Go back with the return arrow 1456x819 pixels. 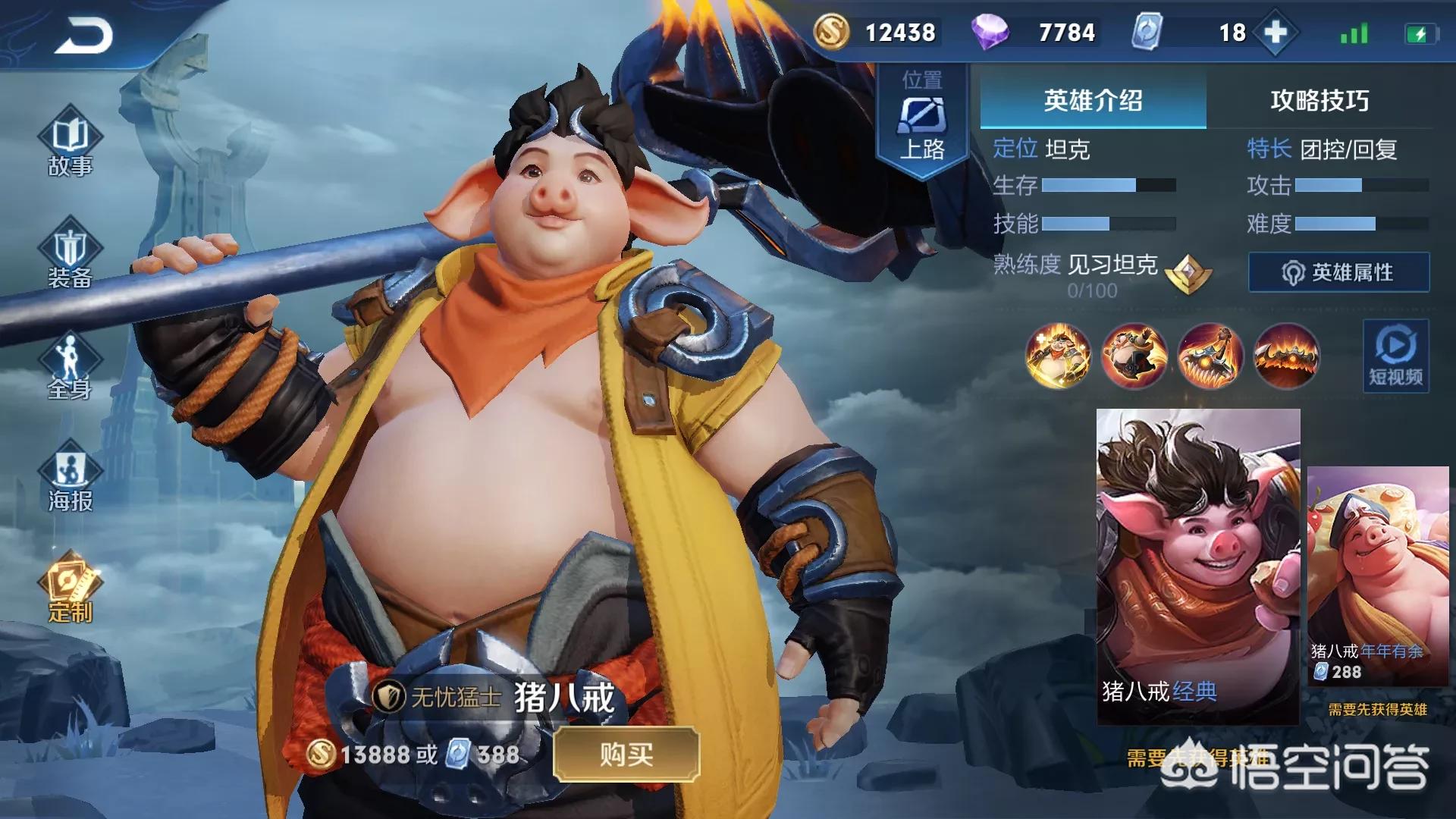pos(83,36)
